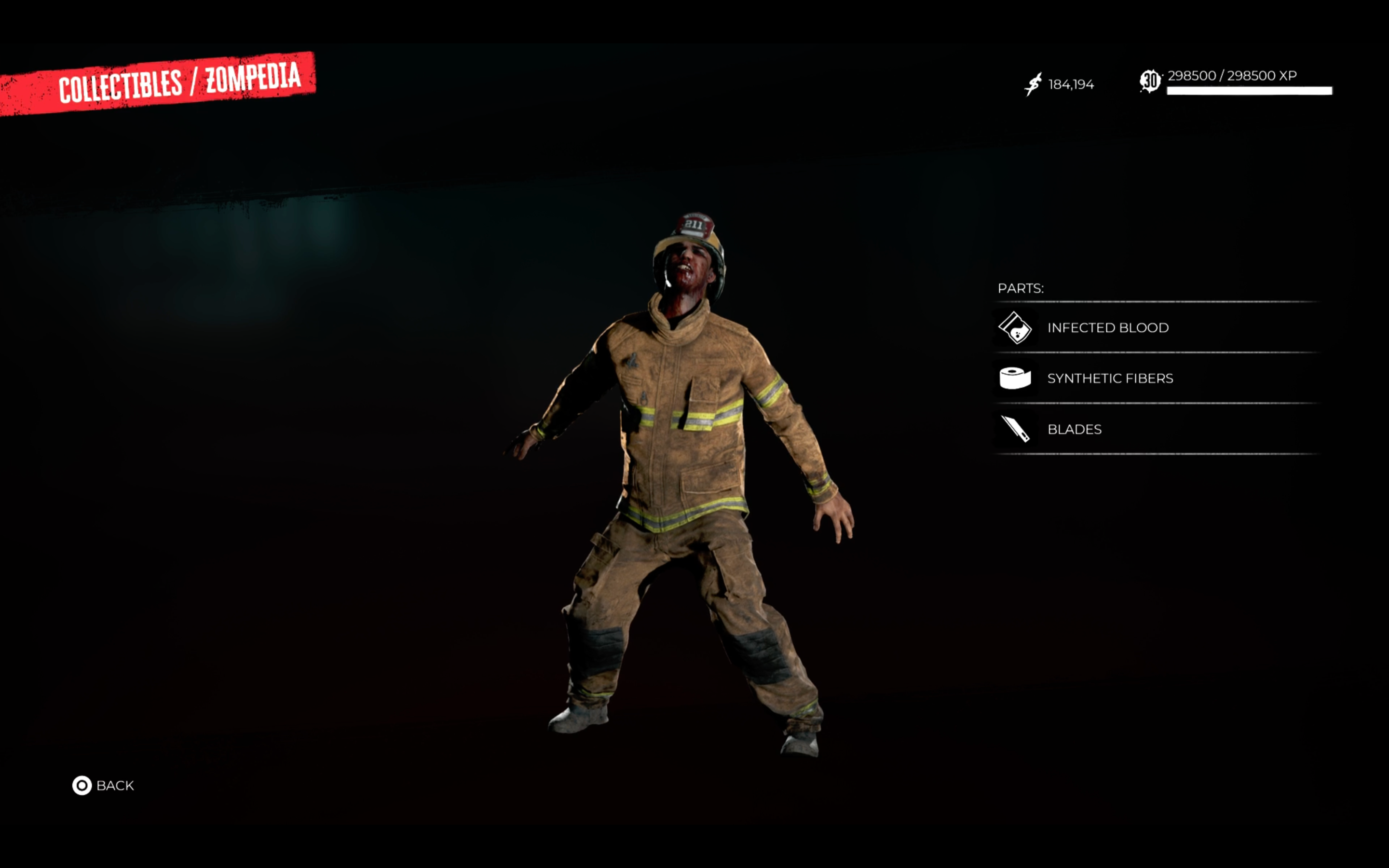Click the 184,194 currency amount
This screenshot has width=1389, height=868.
click(x=1071, y=84)
